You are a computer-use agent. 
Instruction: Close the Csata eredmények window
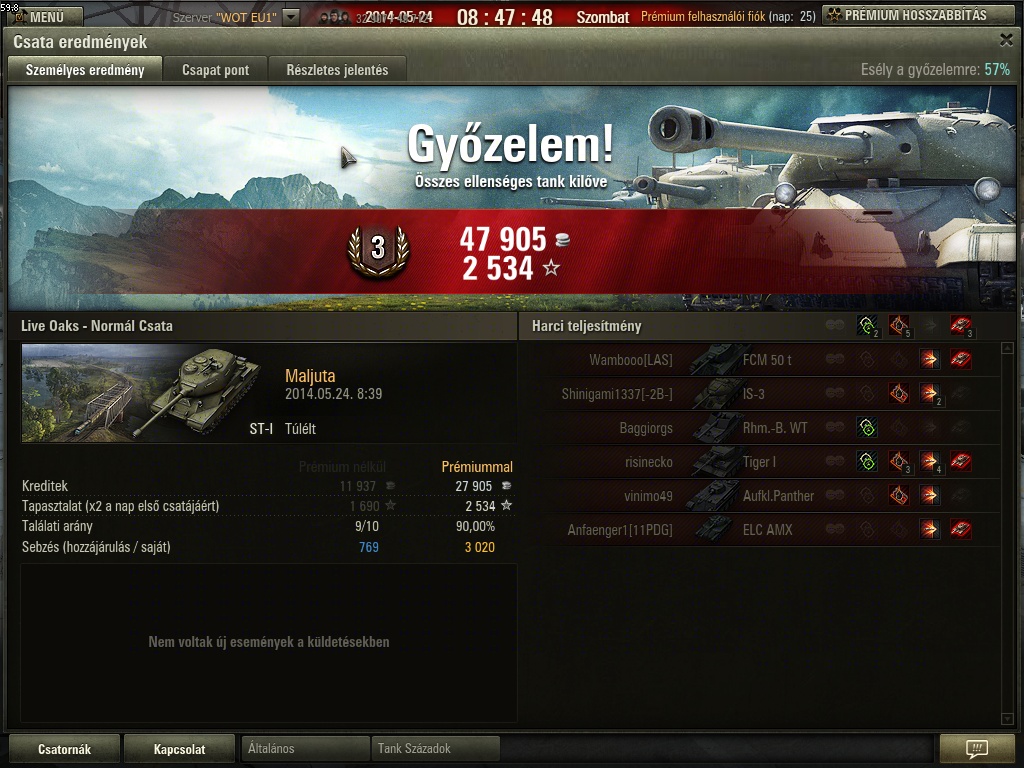pyautogui.click(x=1006, y=40)
